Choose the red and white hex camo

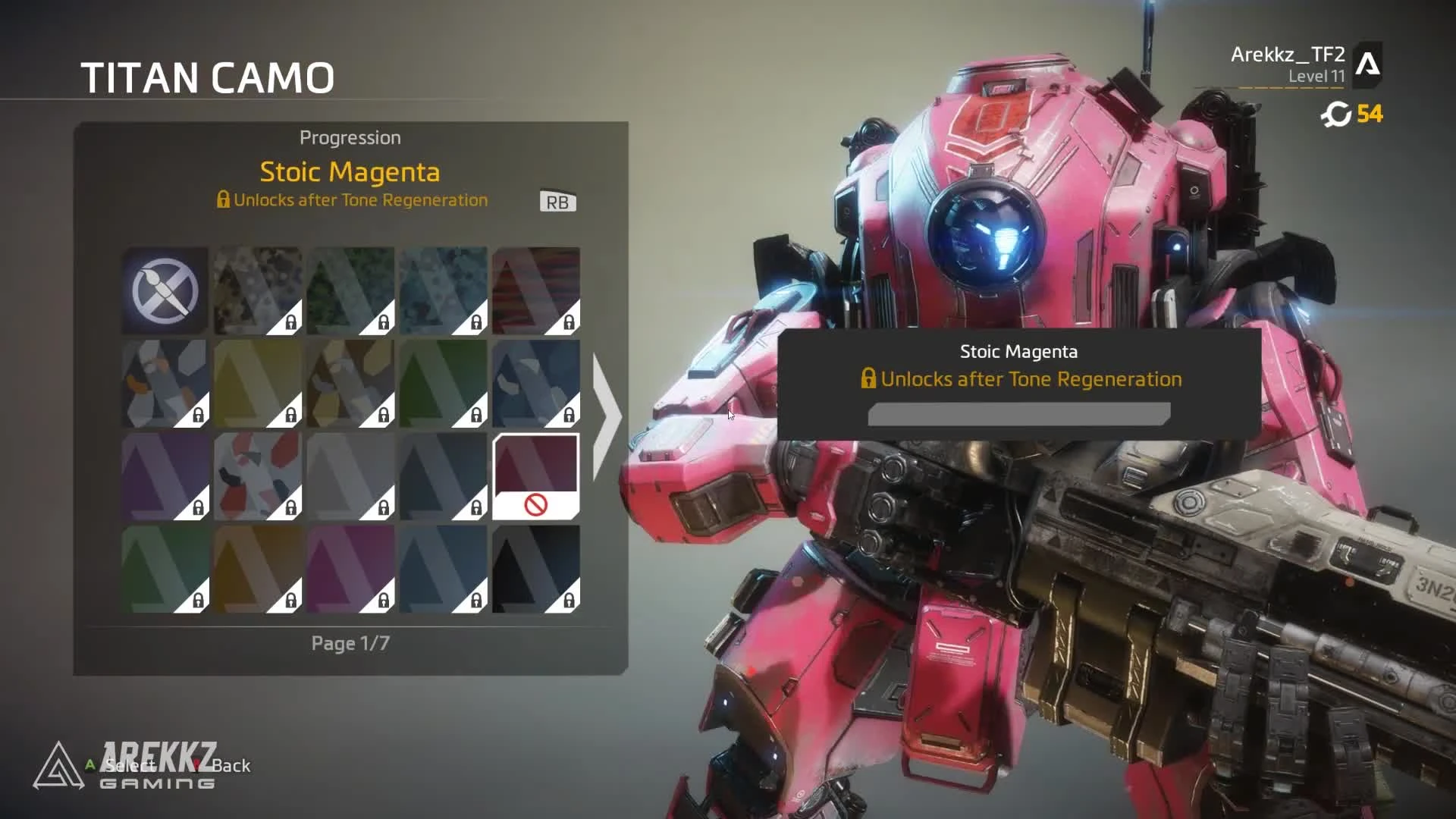[x=258, y=476]
